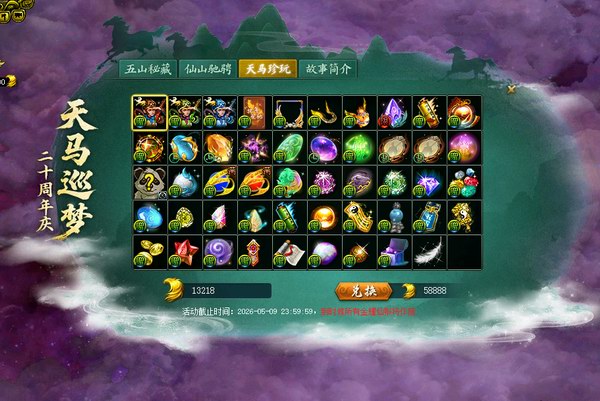600x401 pixels.
Task: Show the 故事简介 tab
Action: 326,70
